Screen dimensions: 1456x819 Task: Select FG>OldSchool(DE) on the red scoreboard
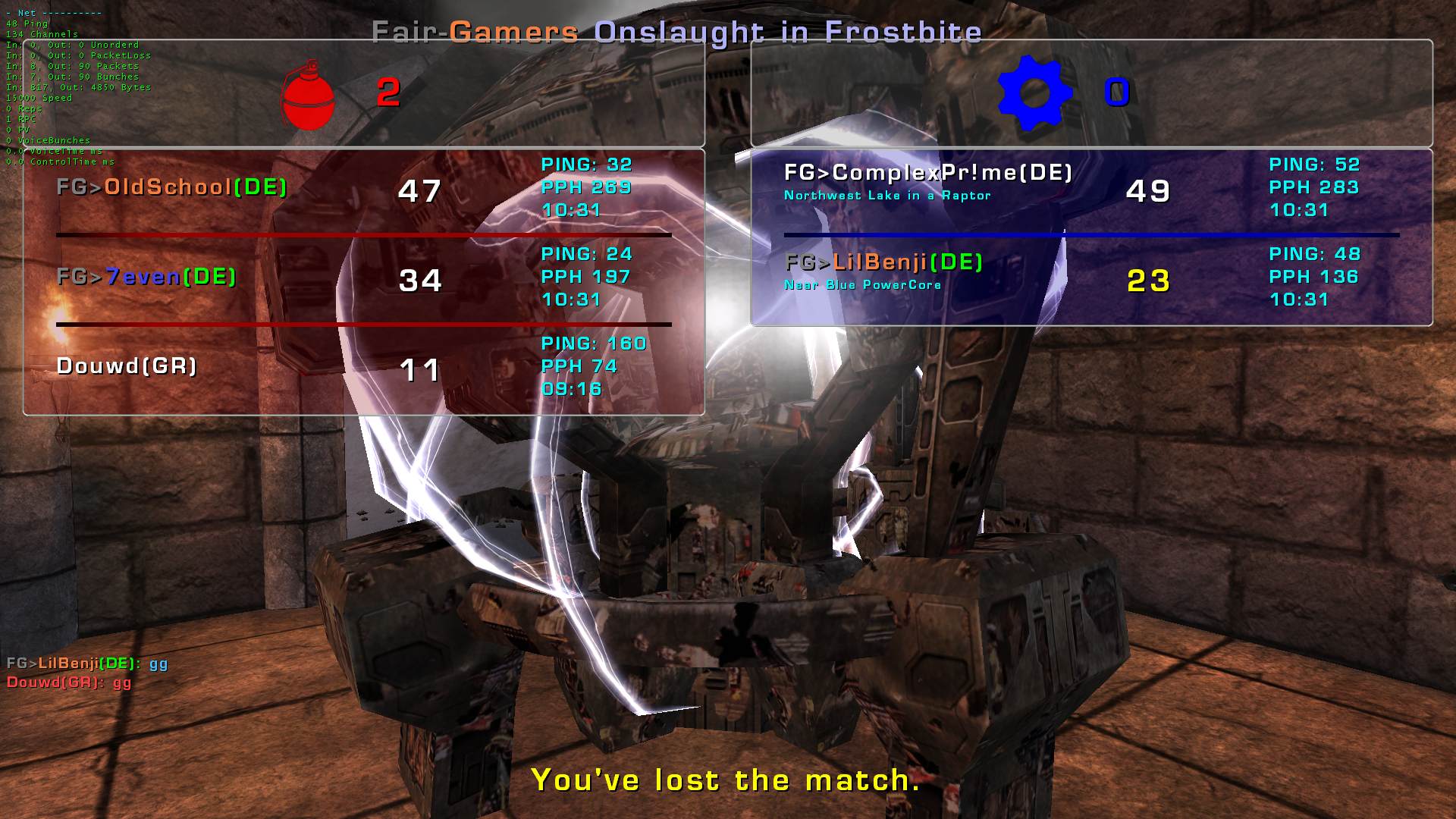point(172,187)
